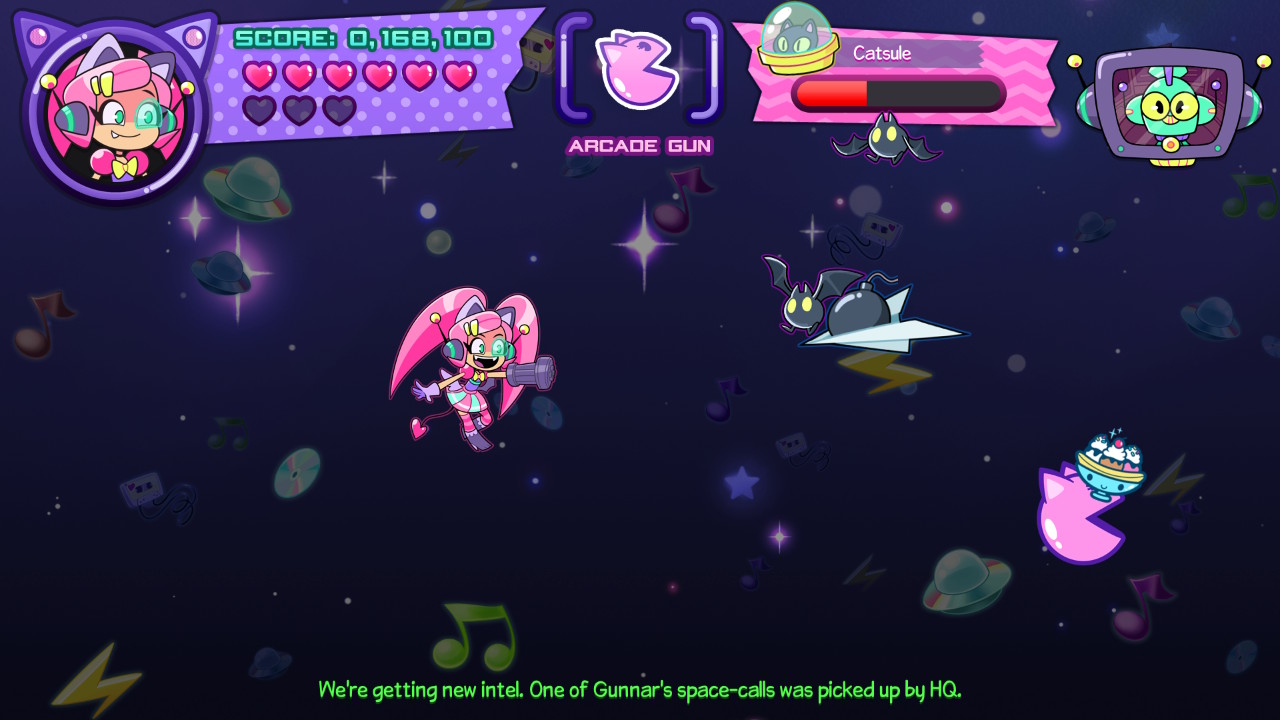The image size is (1280, 720).
Task: Click the pink-haired player character portrait
Action: (114, 112)
